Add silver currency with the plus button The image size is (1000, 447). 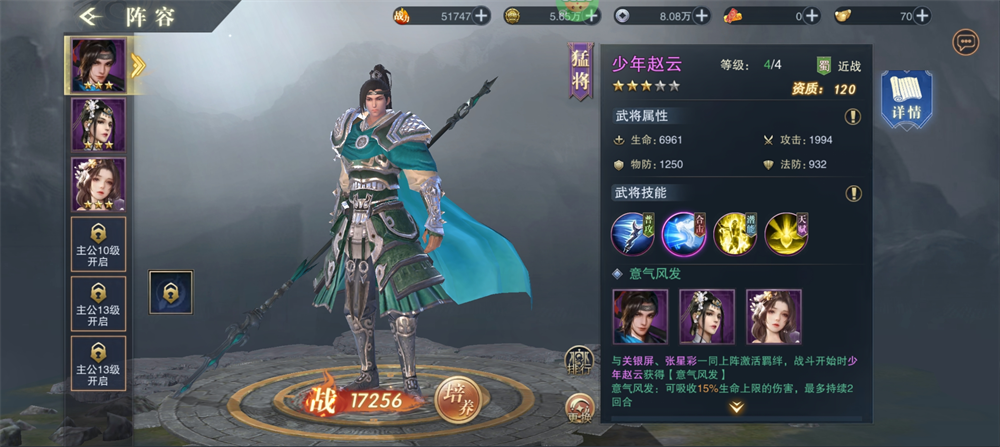pos(701,15)
